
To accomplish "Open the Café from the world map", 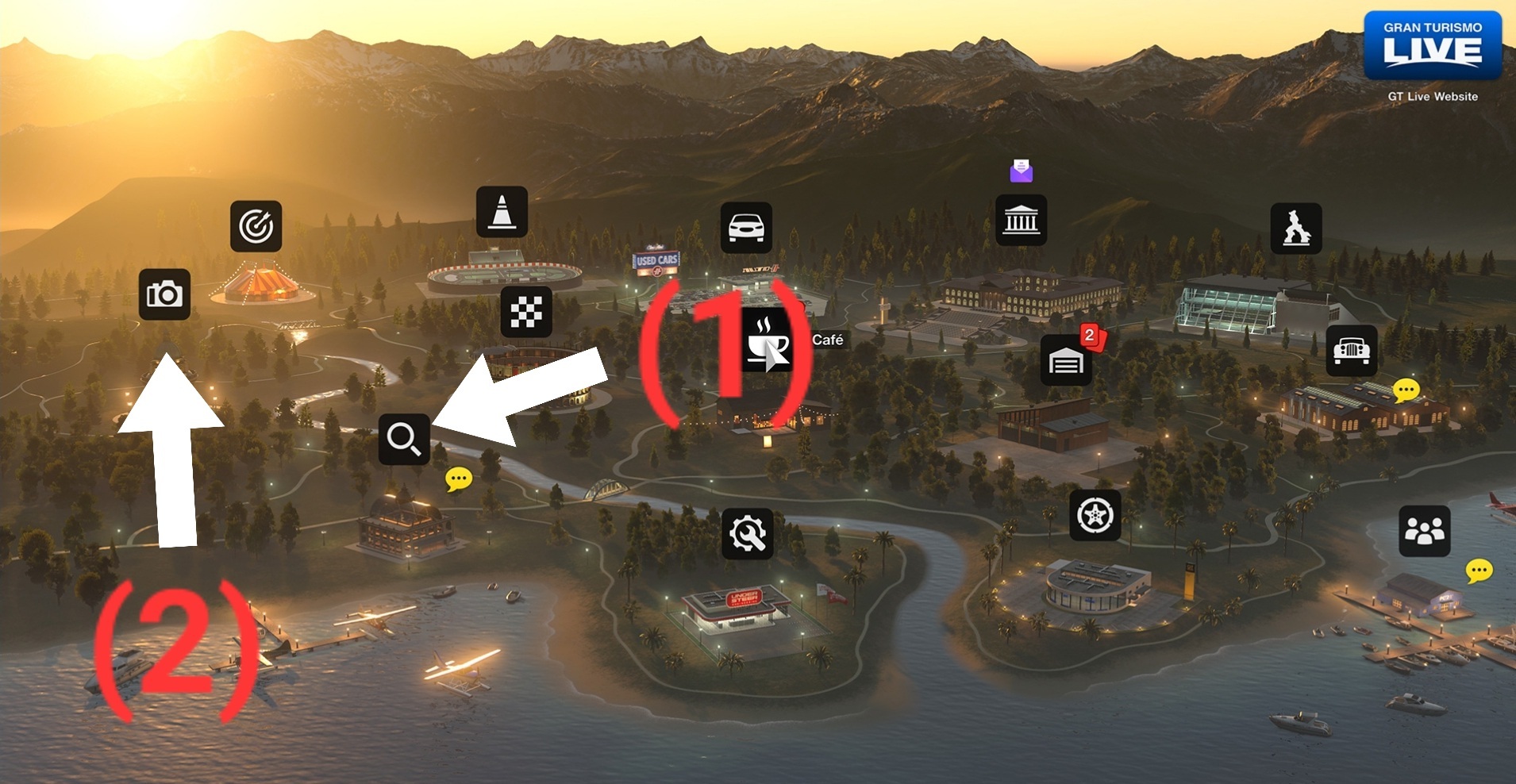I will click(768, 341).
